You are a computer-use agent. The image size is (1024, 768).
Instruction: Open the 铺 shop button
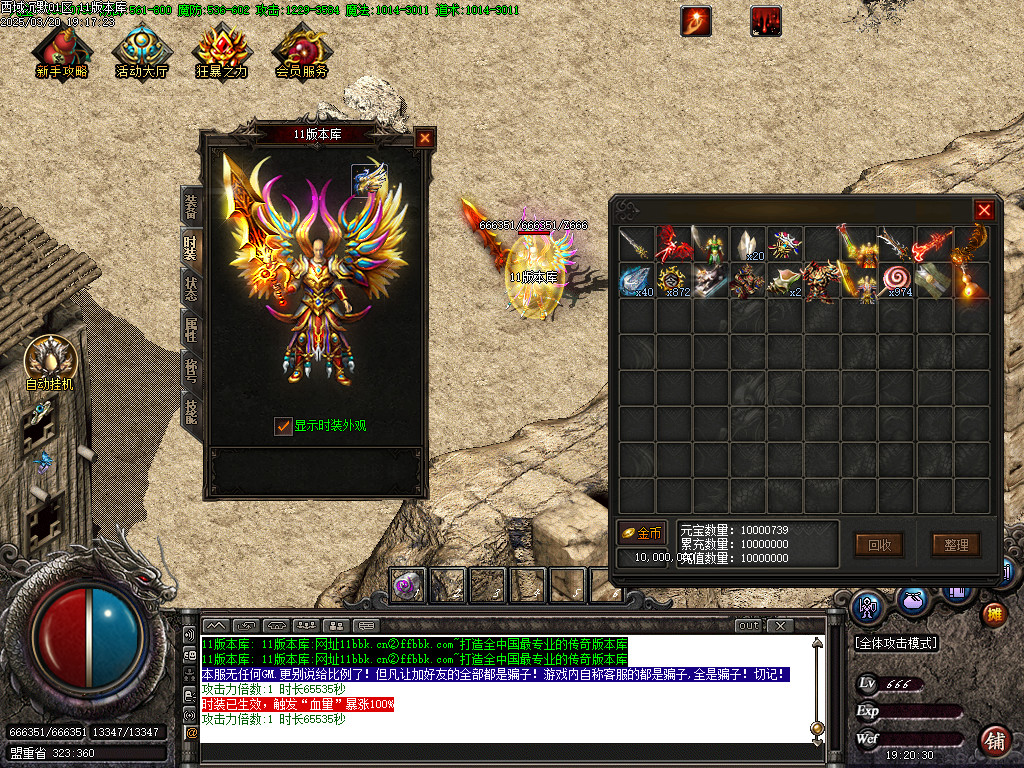point(994,741)
